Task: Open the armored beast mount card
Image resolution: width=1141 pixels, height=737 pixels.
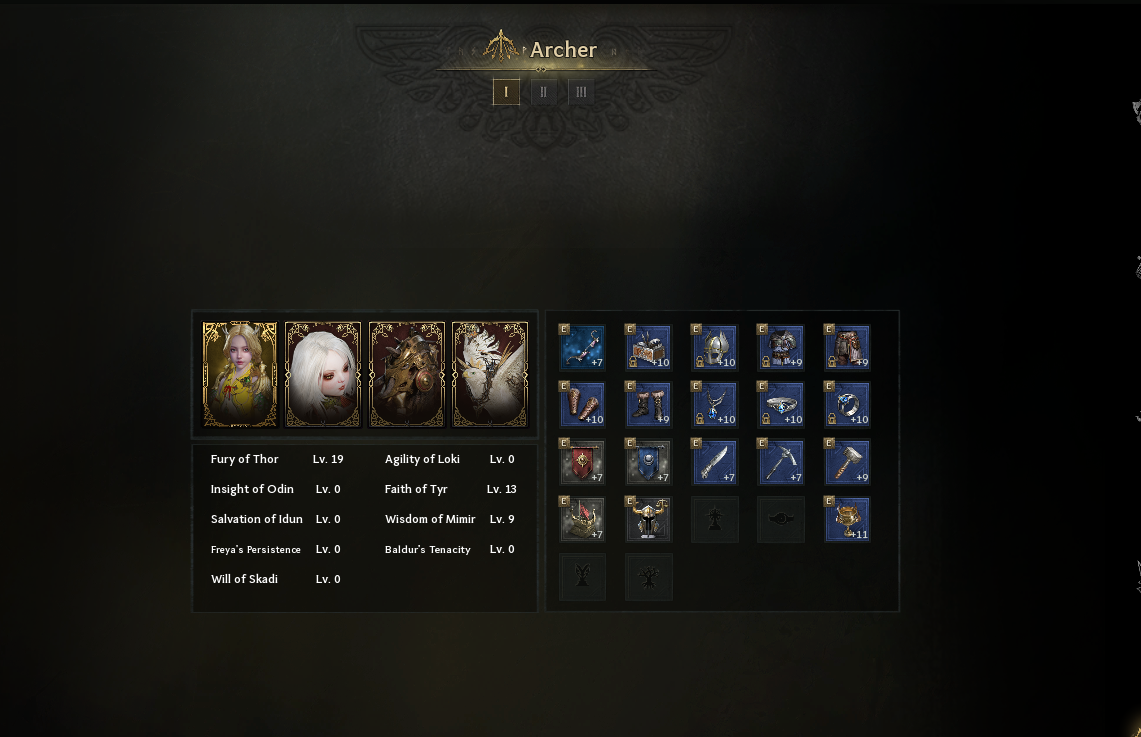Action: click(407, 374)
